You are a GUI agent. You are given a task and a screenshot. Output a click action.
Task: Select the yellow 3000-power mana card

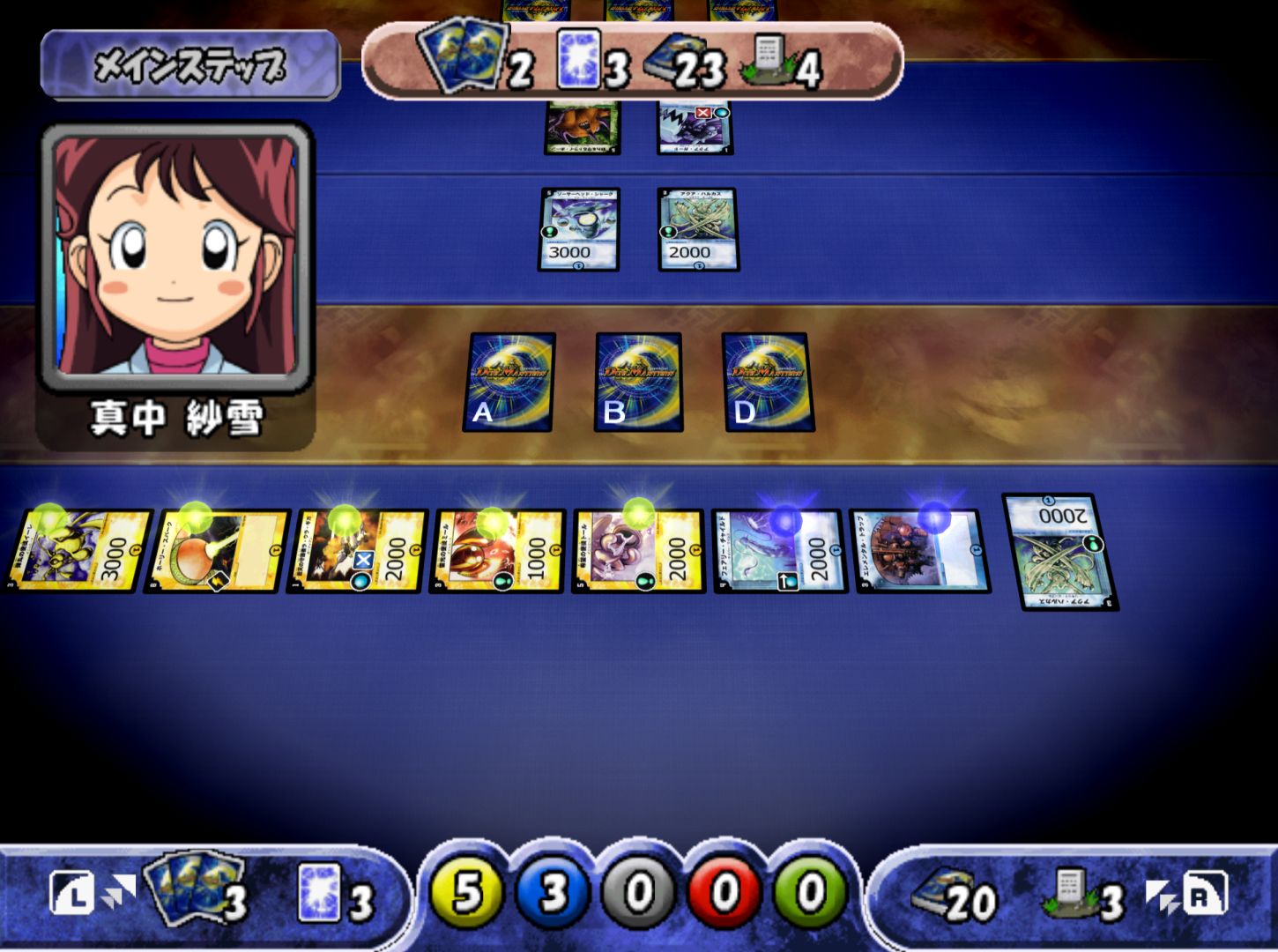[78, 550]
